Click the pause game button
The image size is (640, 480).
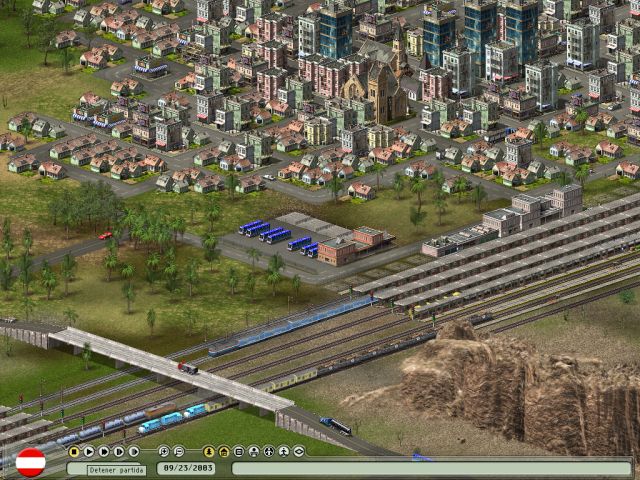pos(74,452)
